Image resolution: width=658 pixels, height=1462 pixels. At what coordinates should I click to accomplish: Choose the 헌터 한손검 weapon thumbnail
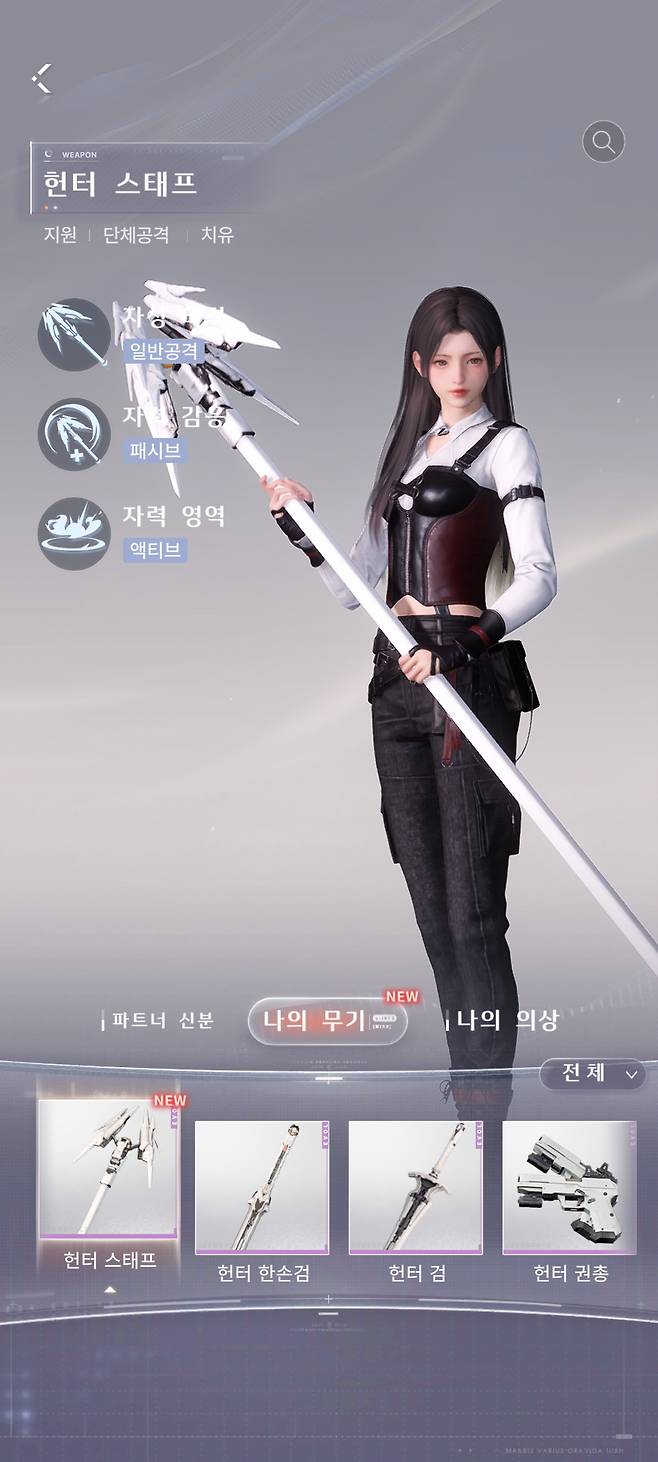pyautogui.click(x=264, y=1186)
